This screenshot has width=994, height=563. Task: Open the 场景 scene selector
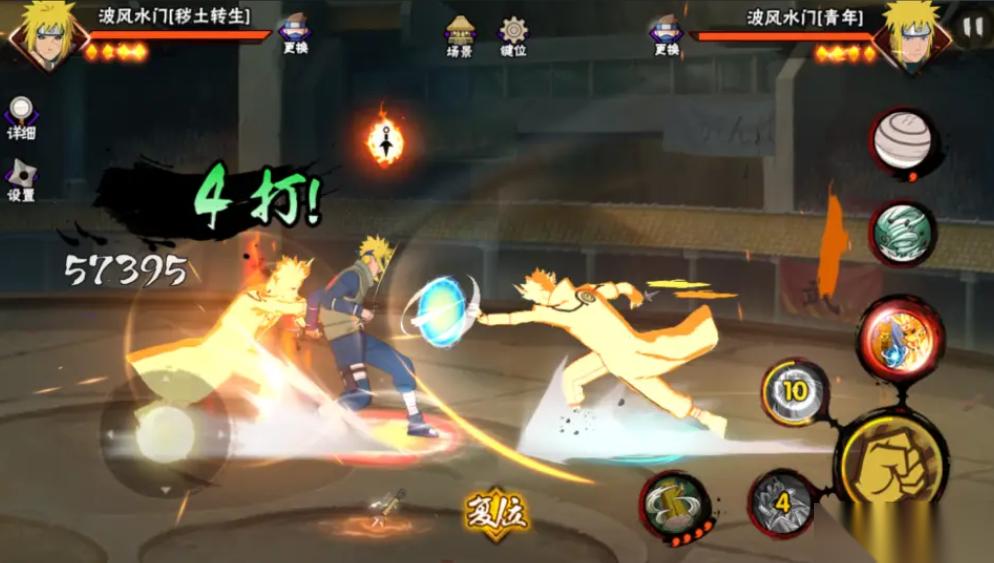(460, 35)
